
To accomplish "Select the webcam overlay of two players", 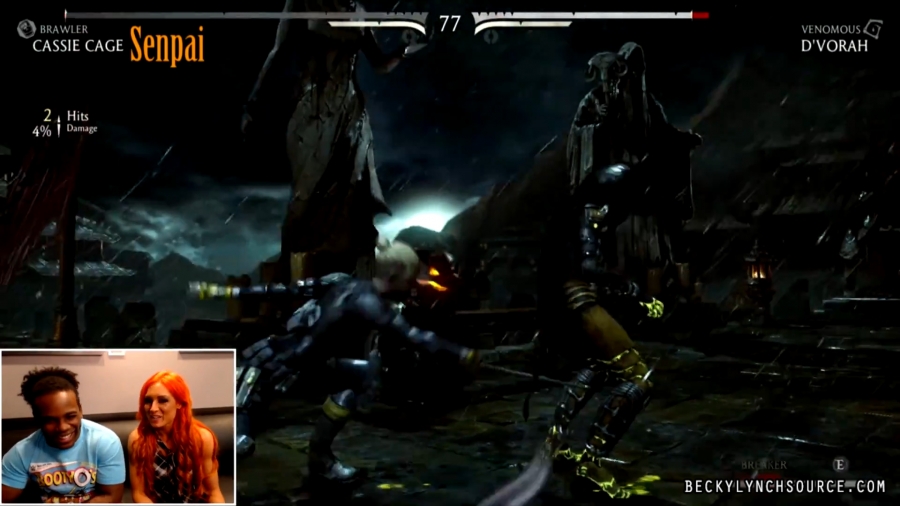I will (118, 426).
